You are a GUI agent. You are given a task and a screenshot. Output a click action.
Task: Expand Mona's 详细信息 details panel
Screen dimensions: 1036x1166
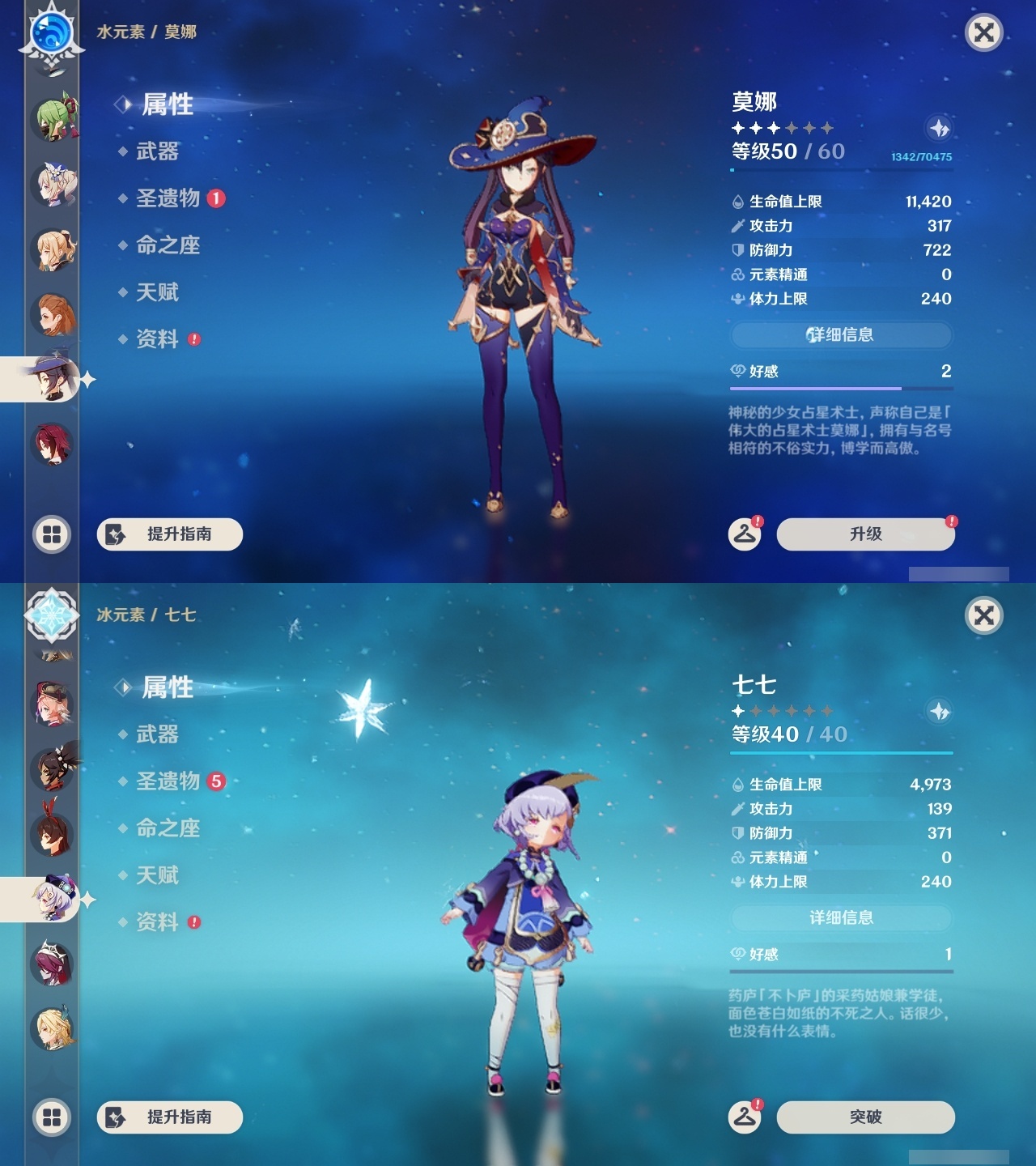tap(842, 334)
